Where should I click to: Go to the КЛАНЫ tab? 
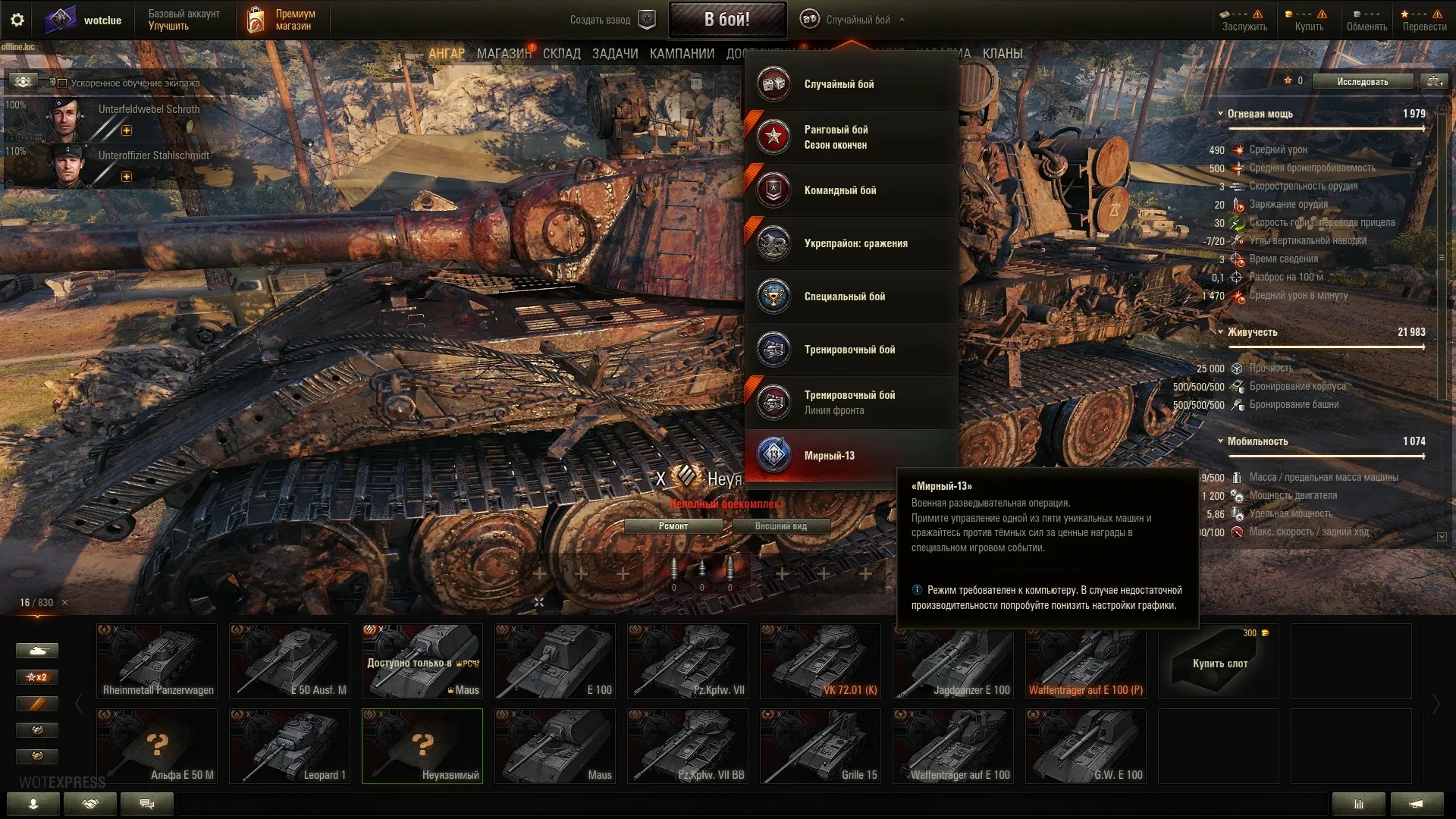[x=1002, y=54]
